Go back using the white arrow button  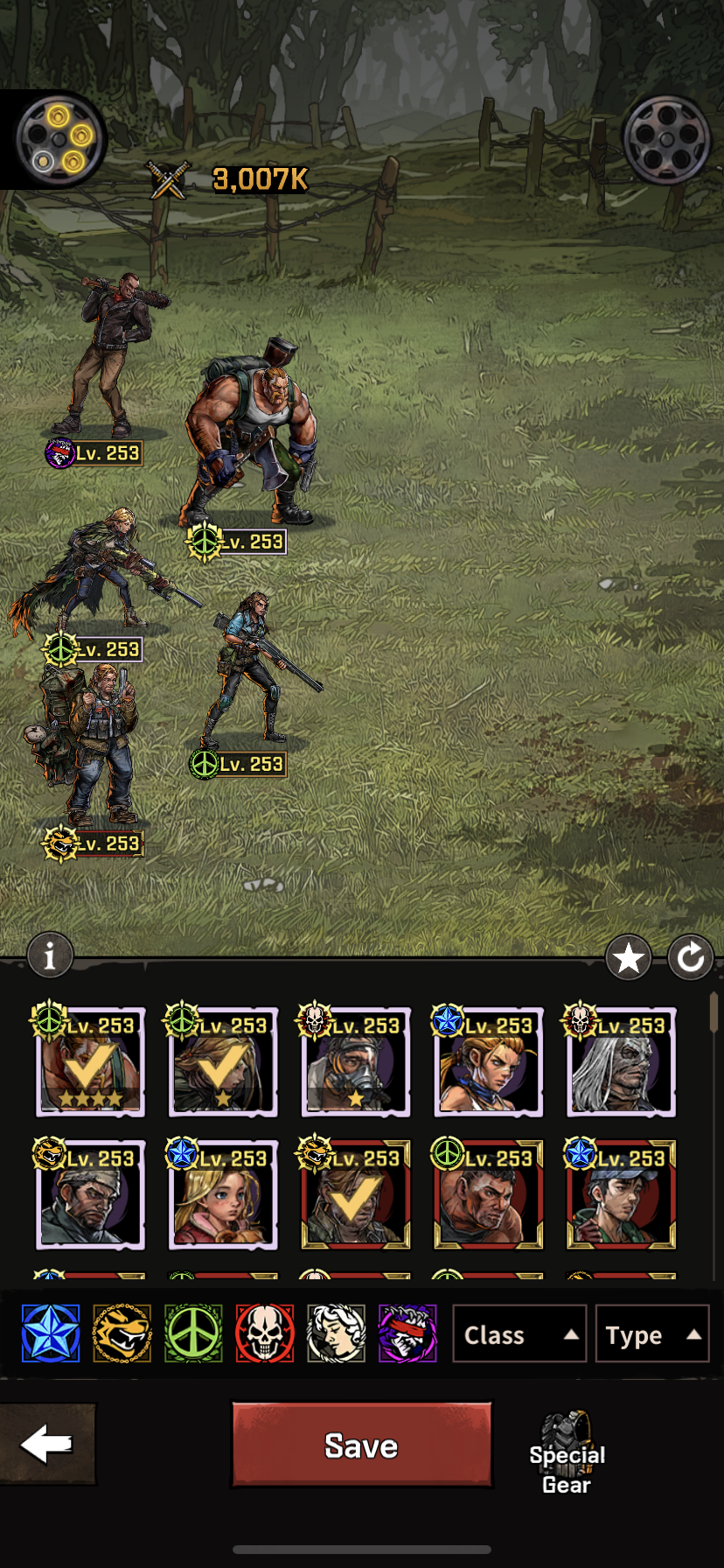46,1444
